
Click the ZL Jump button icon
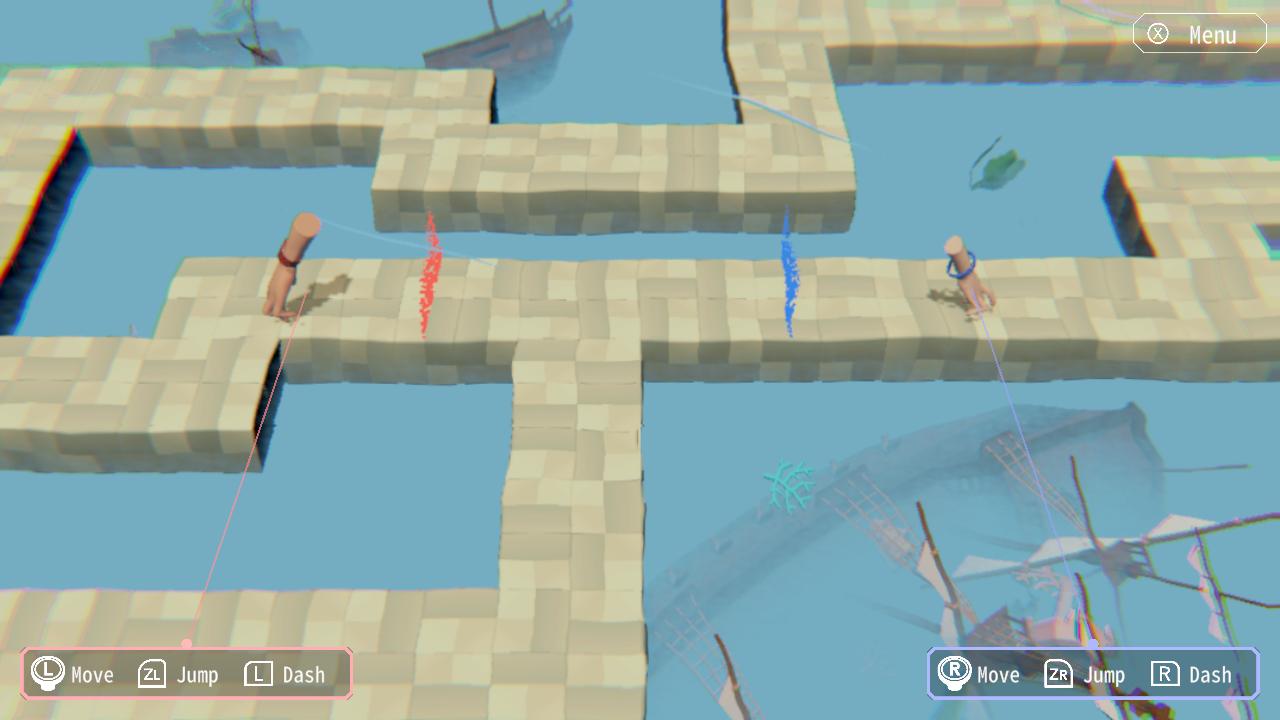pos(150,674)
